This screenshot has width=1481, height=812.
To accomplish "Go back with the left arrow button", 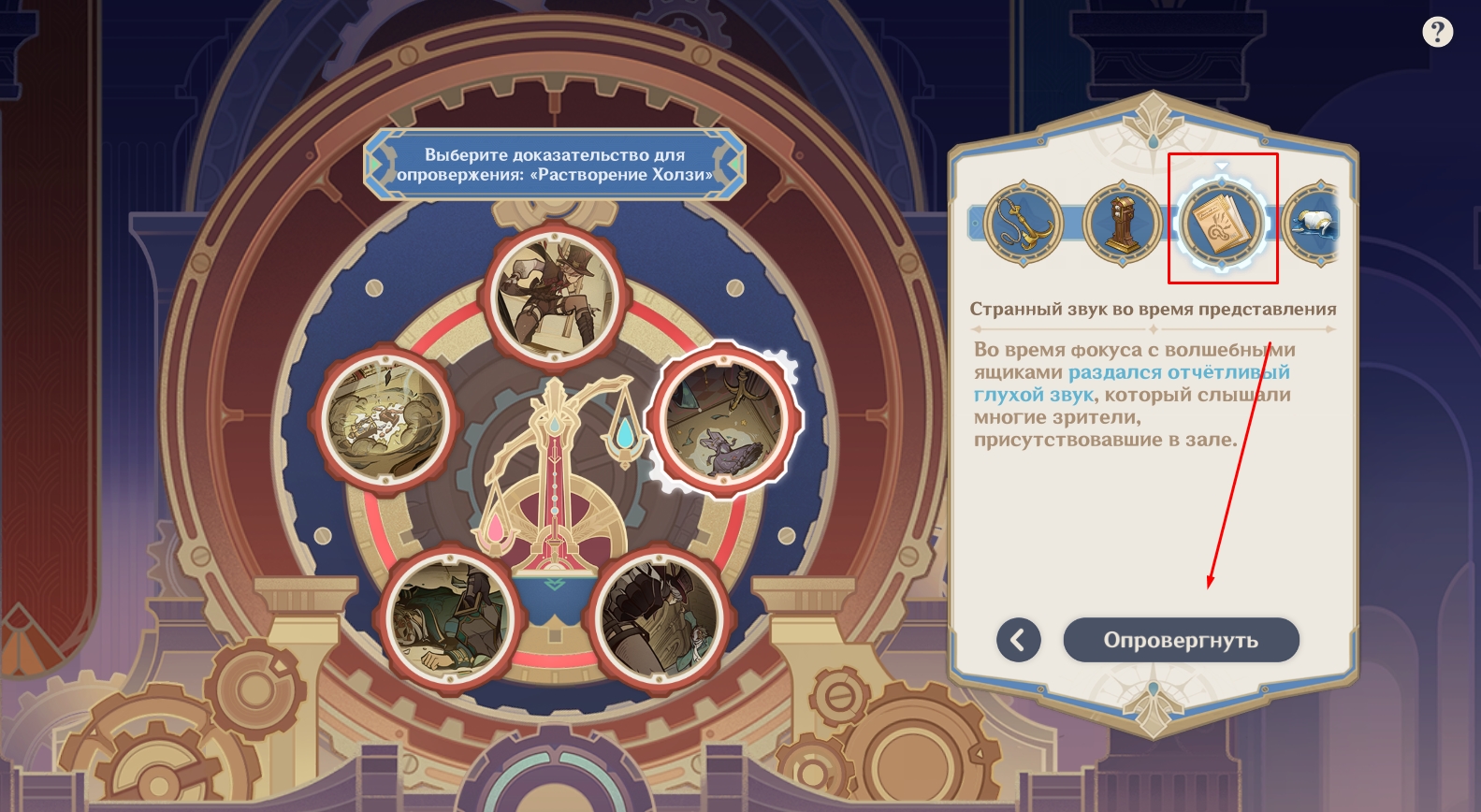I will coord(1018,640).
